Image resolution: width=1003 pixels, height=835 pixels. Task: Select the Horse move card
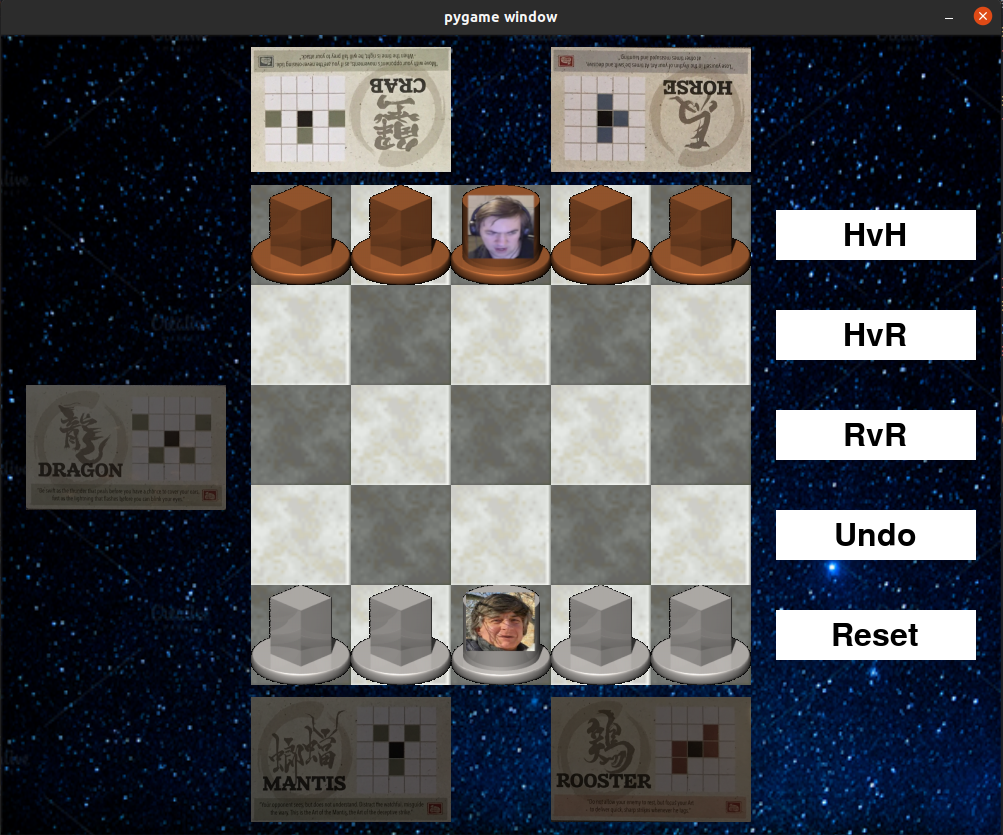(x=650, y=109)
